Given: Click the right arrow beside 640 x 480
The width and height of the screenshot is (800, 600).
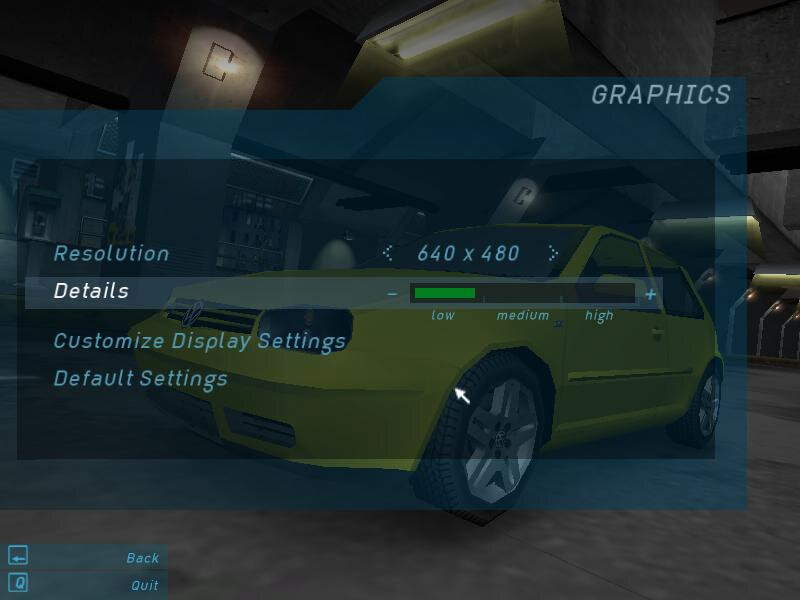Looking at the screenshot, I should point(552,254).
